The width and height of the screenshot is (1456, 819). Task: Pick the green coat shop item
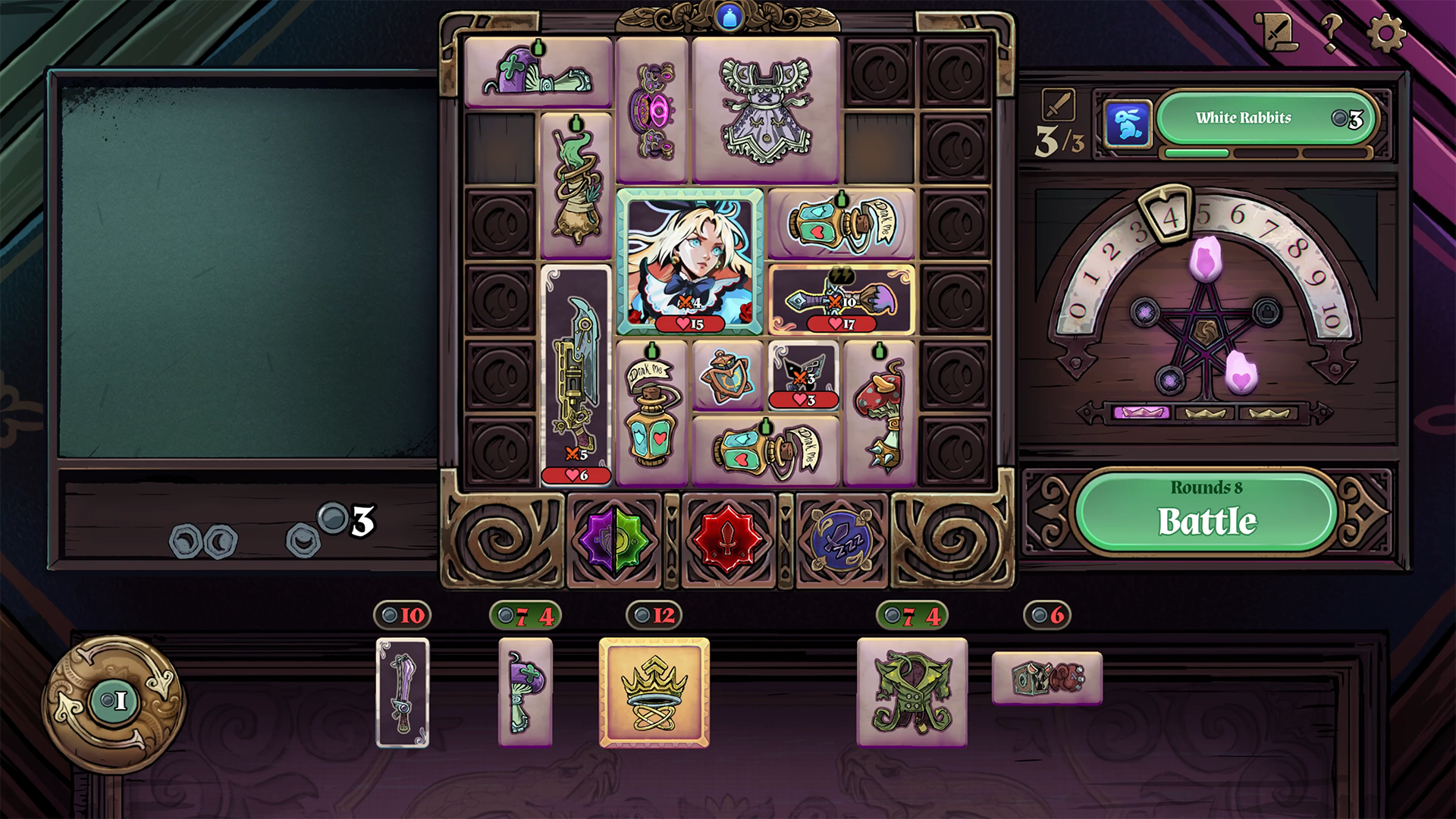click(x=912, y=692)
